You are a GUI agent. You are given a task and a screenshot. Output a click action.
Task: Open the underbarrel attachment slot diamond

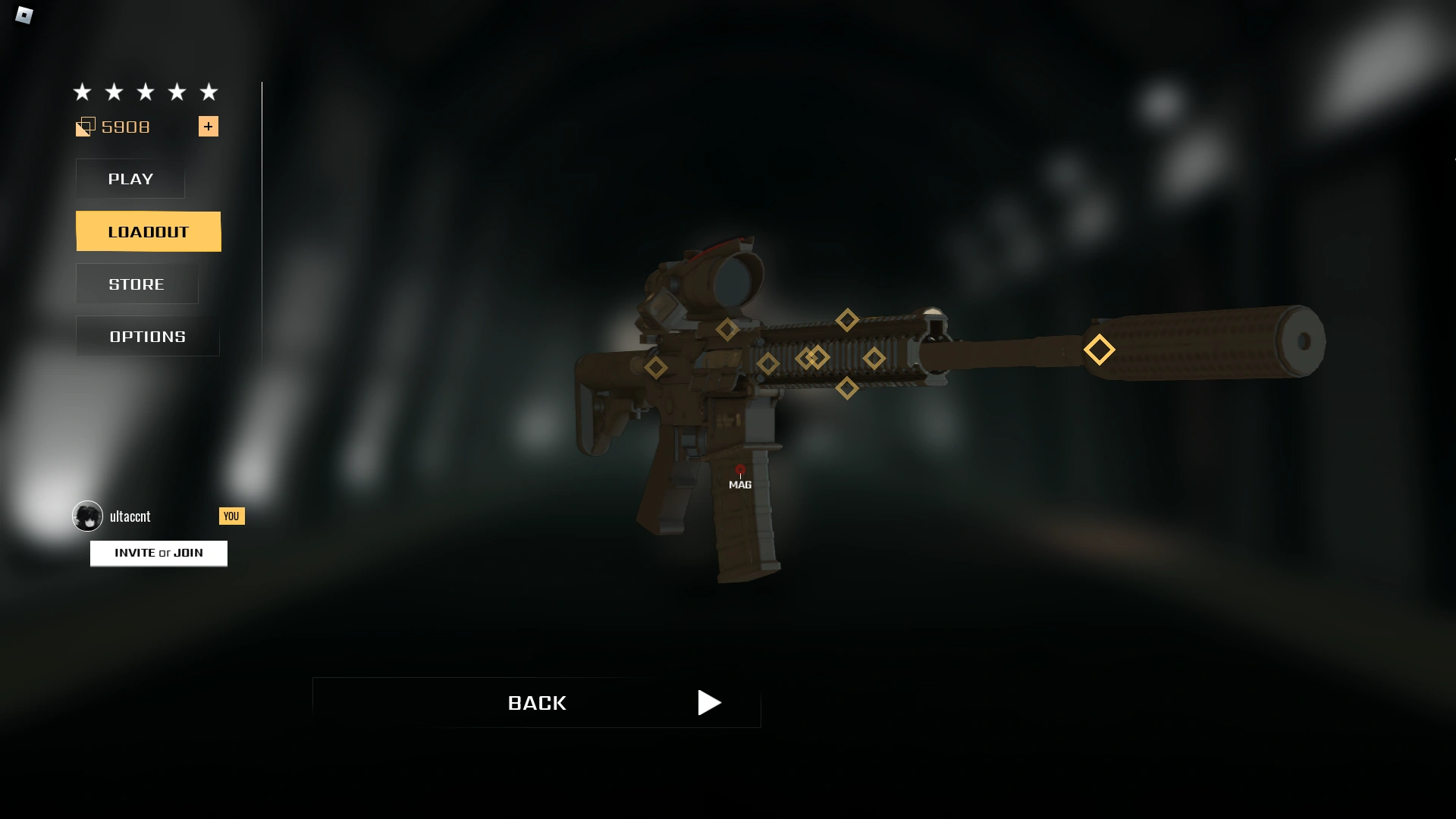[x=849, y=388]
